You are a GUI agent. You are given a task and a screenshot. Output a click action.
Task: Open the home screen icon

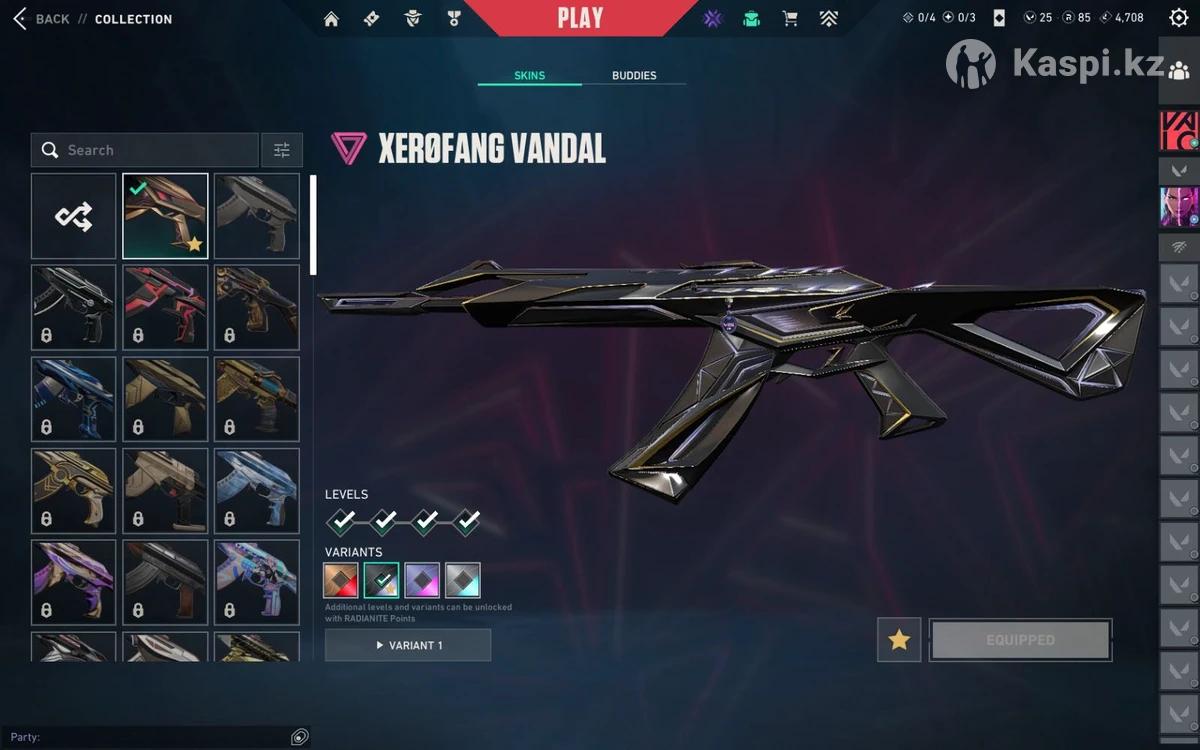pos(332,18)
